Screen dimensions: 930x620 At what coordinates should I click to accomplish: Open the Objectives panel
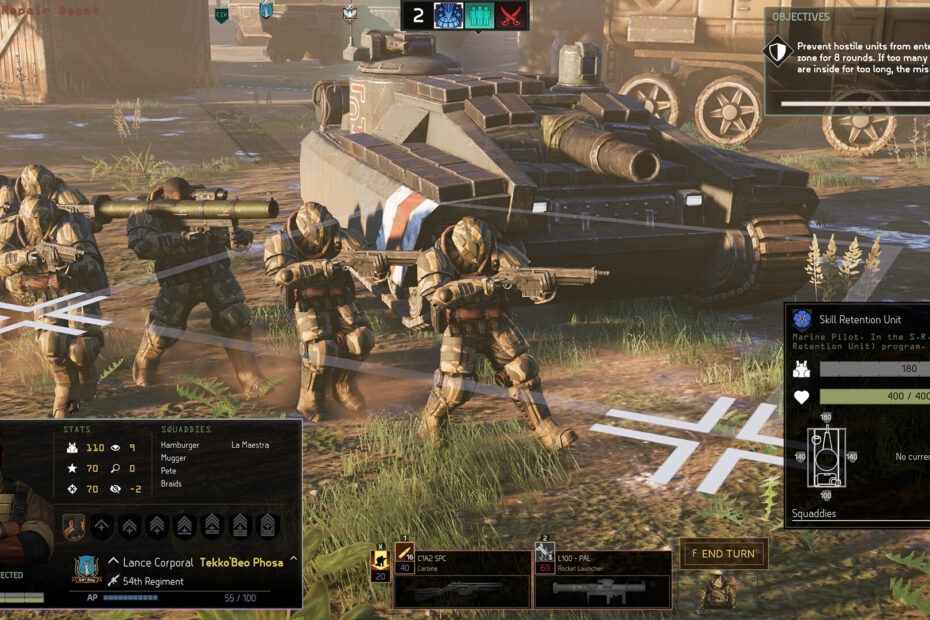pyautogui.click(x=800, y=17)
